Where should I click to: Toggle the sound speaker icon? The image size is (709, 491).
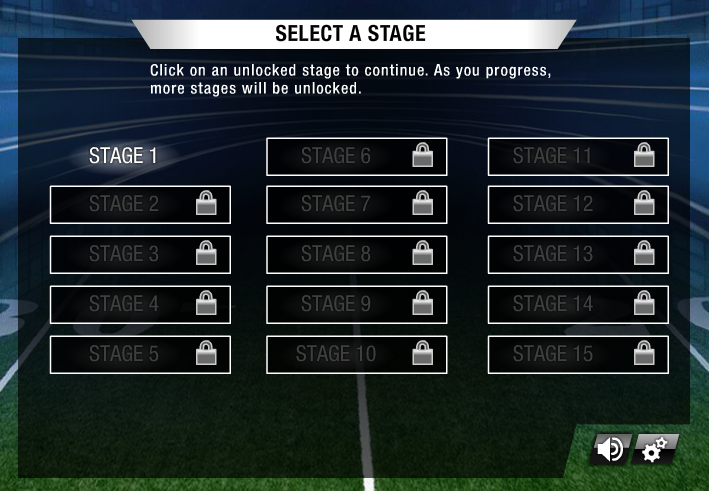coord(609,450)
